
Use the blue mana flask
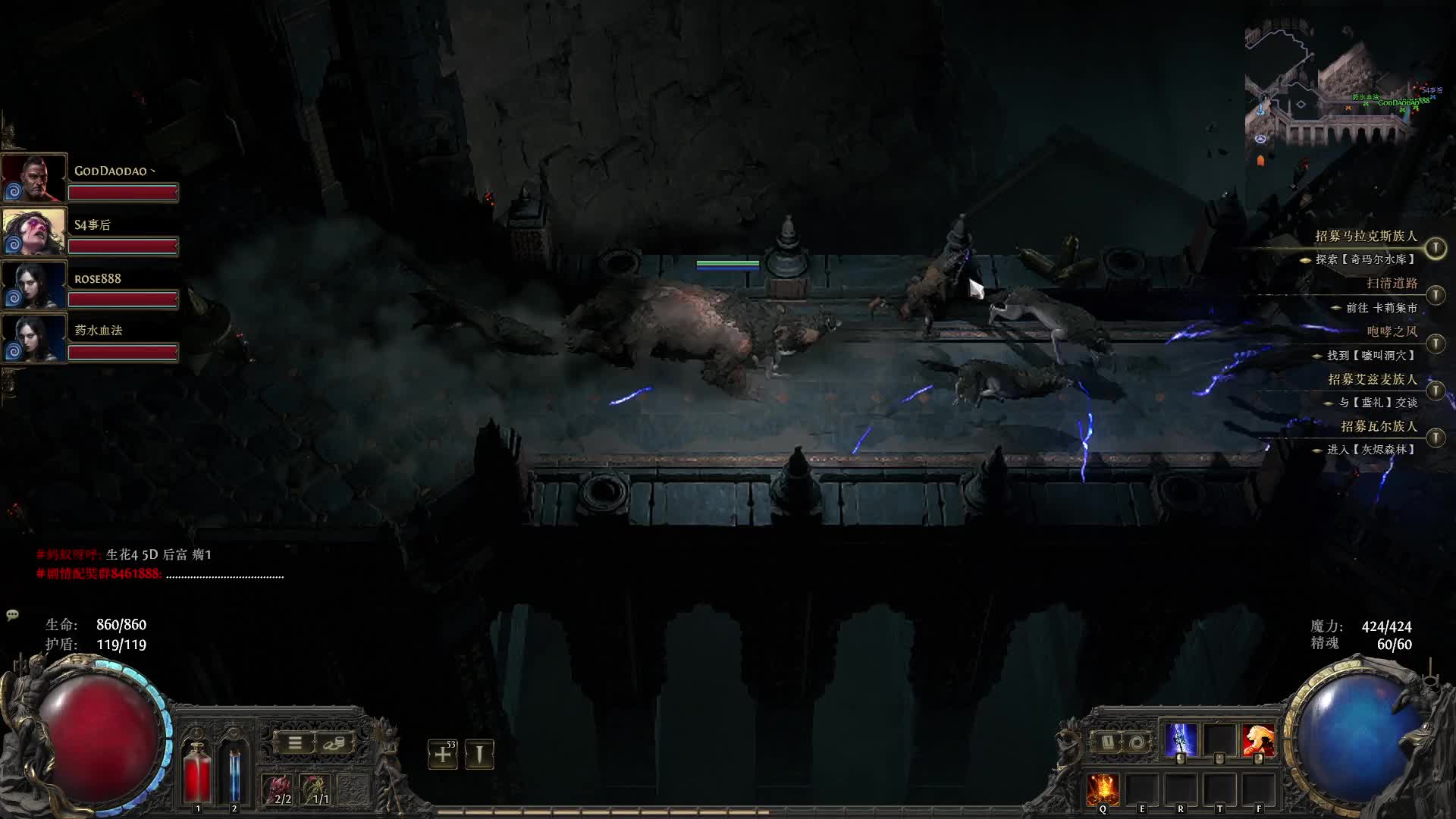(x=234, y=772)
